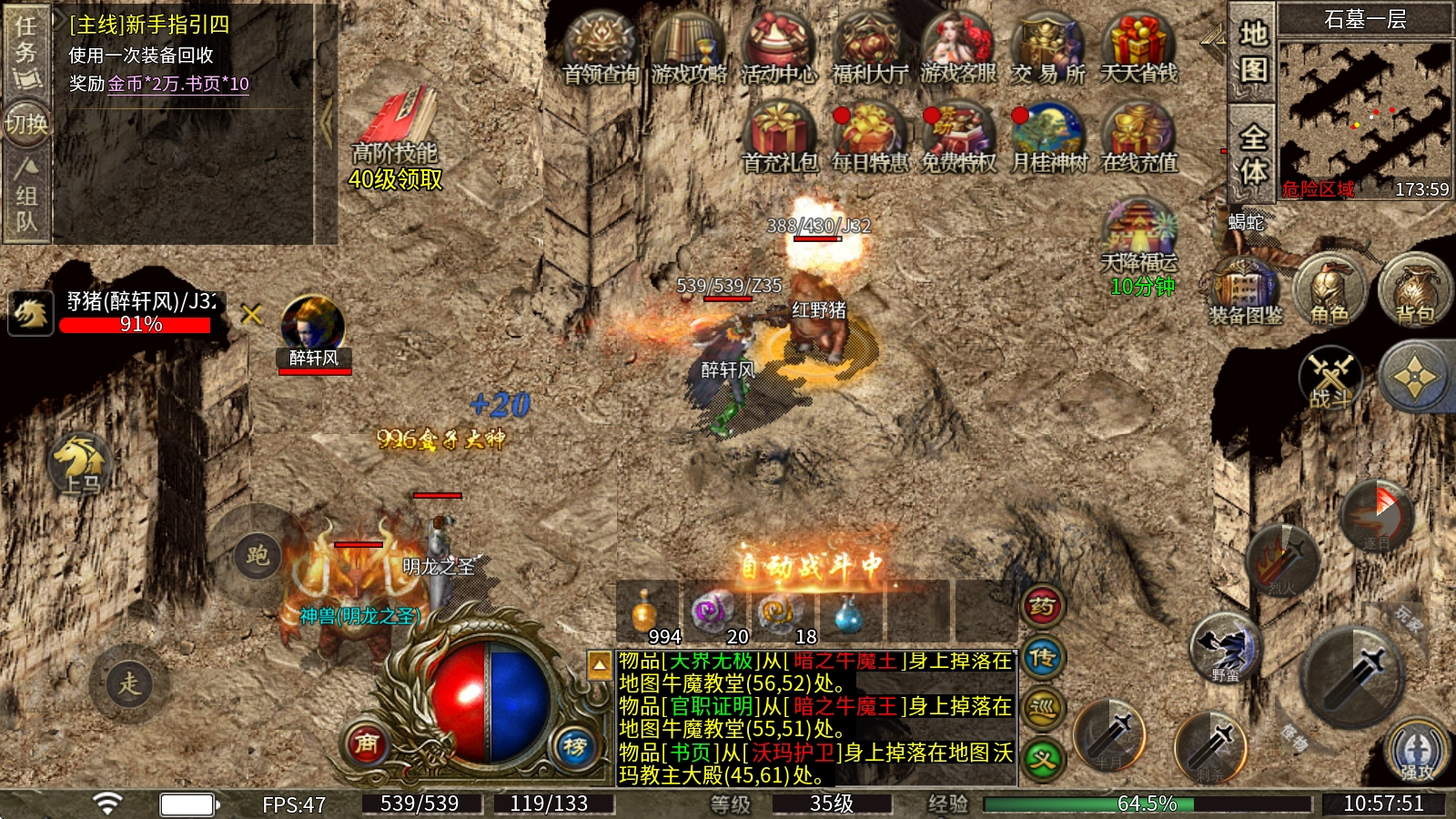Open the 交易所 trading house
1456x819 pixels.
(x=1048, y=45)
